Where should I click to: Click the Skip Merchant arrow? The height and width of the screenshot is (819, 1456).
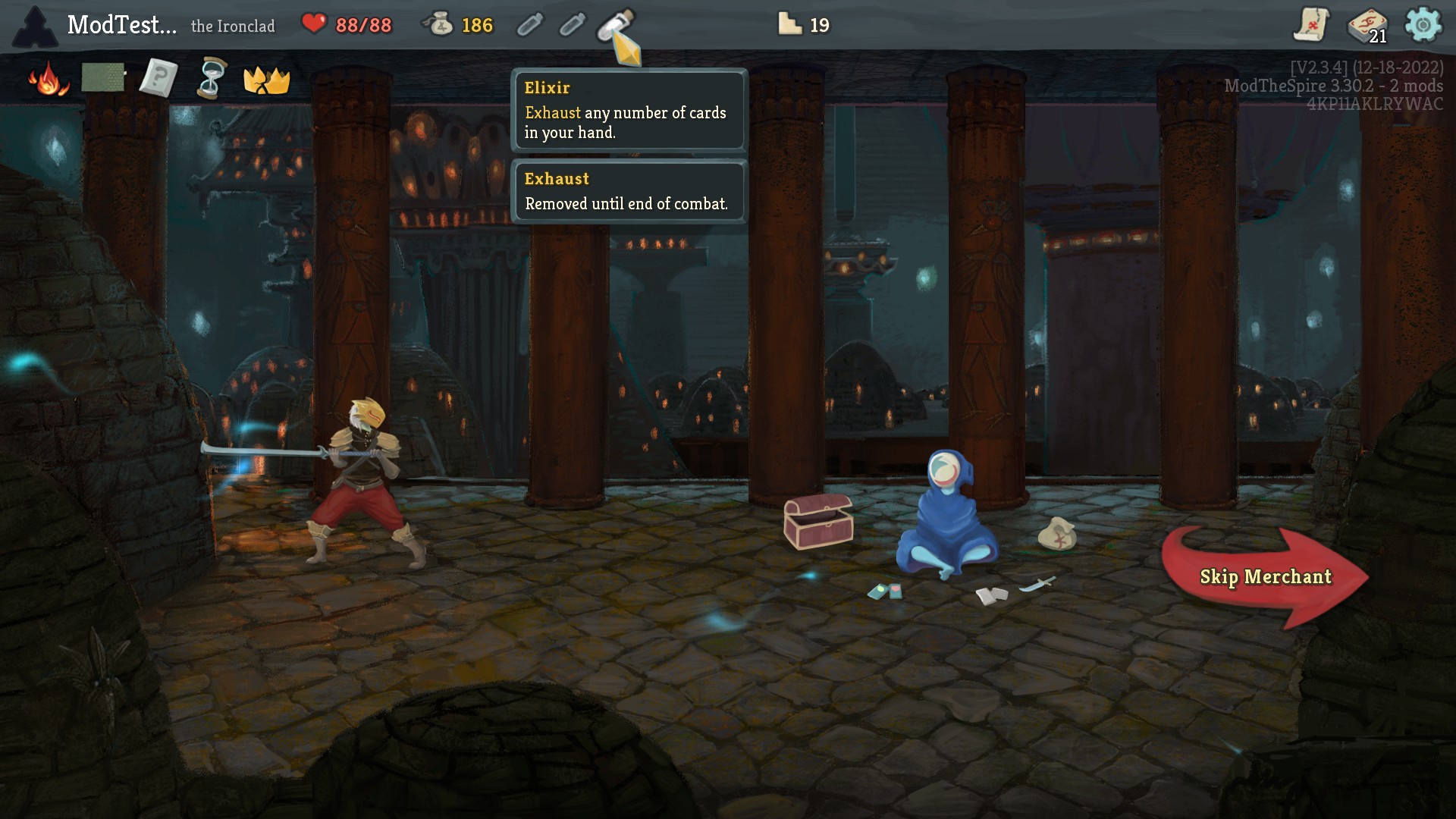(x=1265, y=576)
